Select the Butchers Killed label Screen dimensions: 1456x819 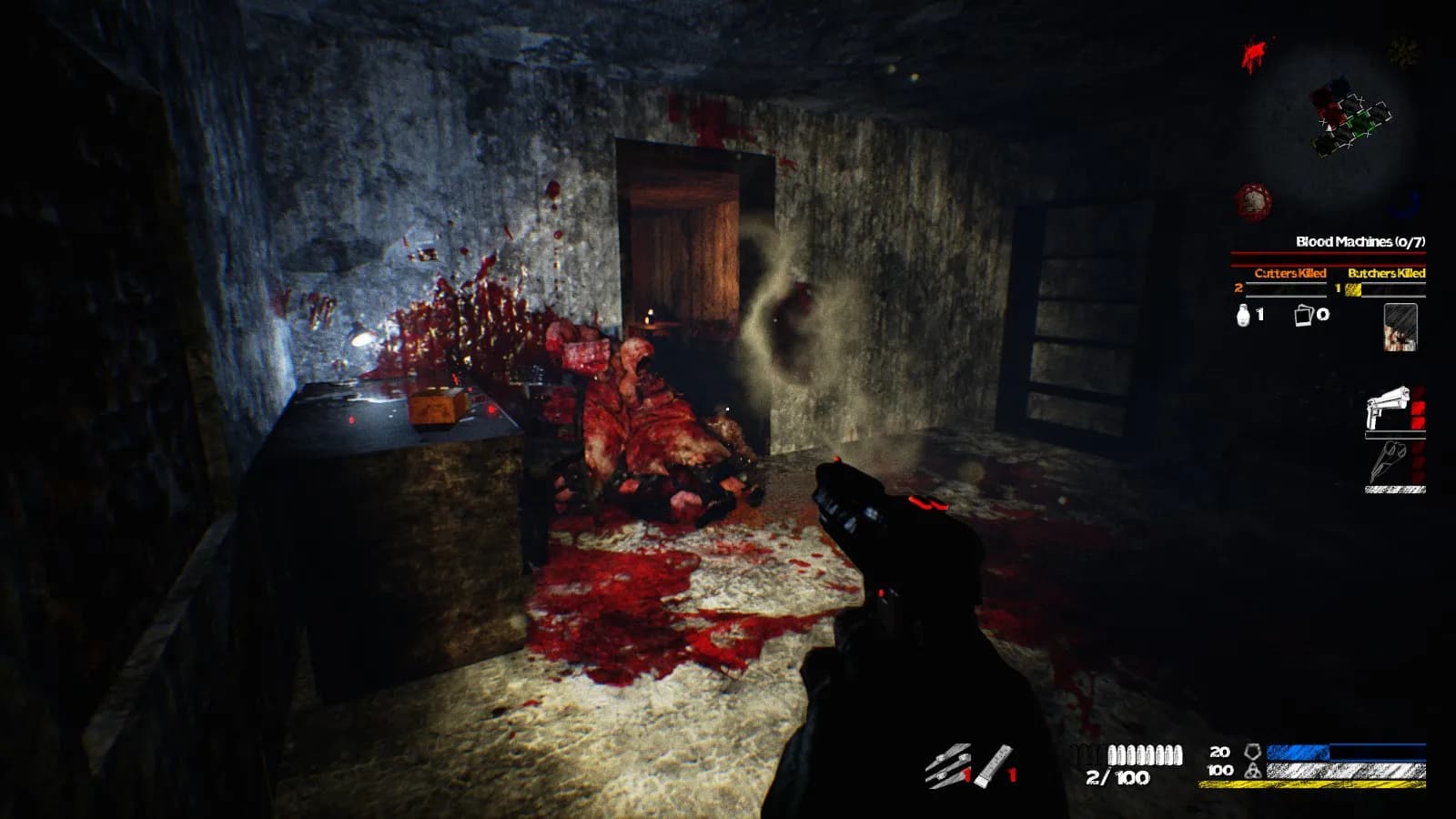[1386, 273]
